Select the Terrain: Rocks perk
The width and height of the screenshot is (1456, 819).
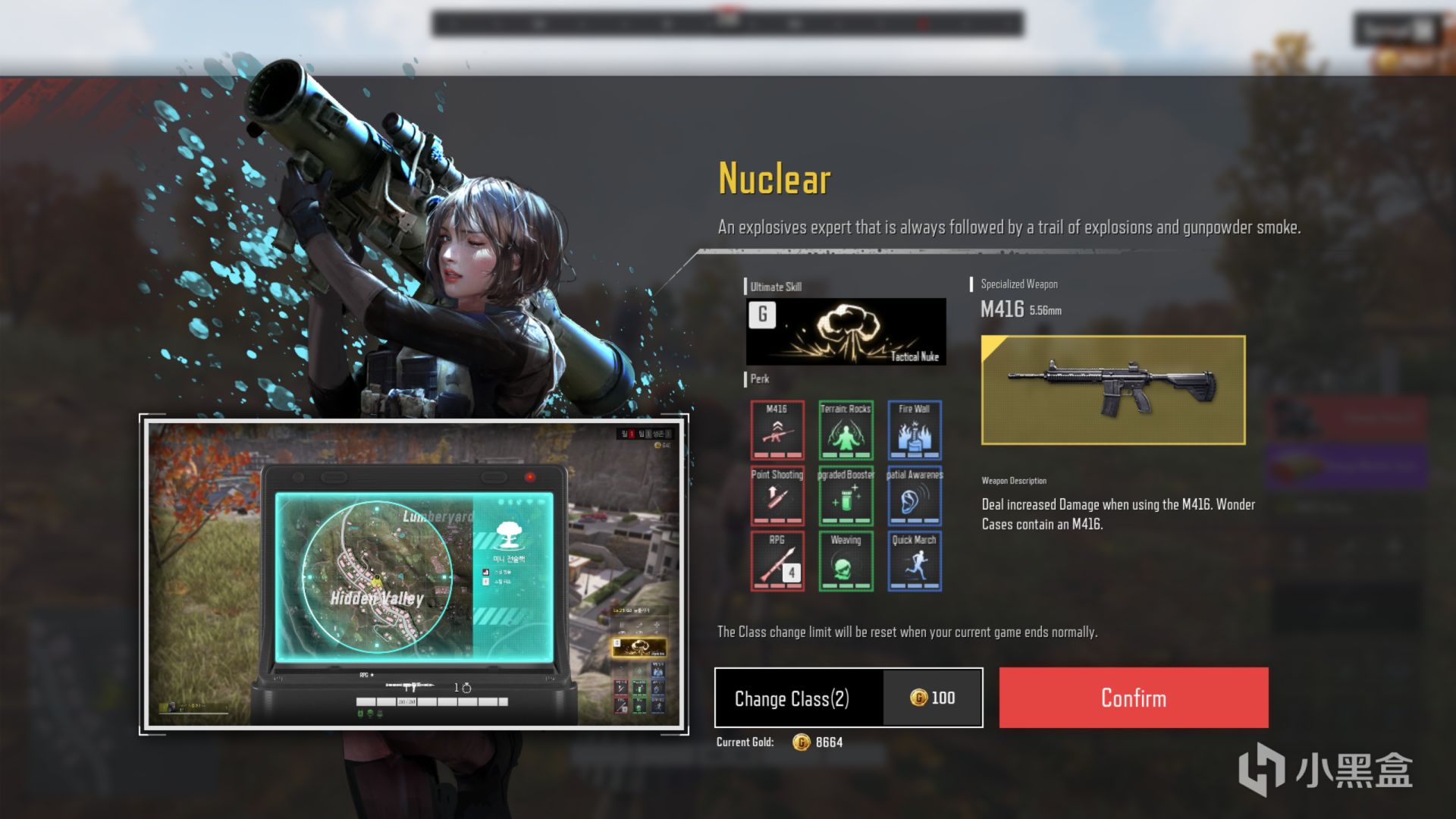(x=846, y=430)
